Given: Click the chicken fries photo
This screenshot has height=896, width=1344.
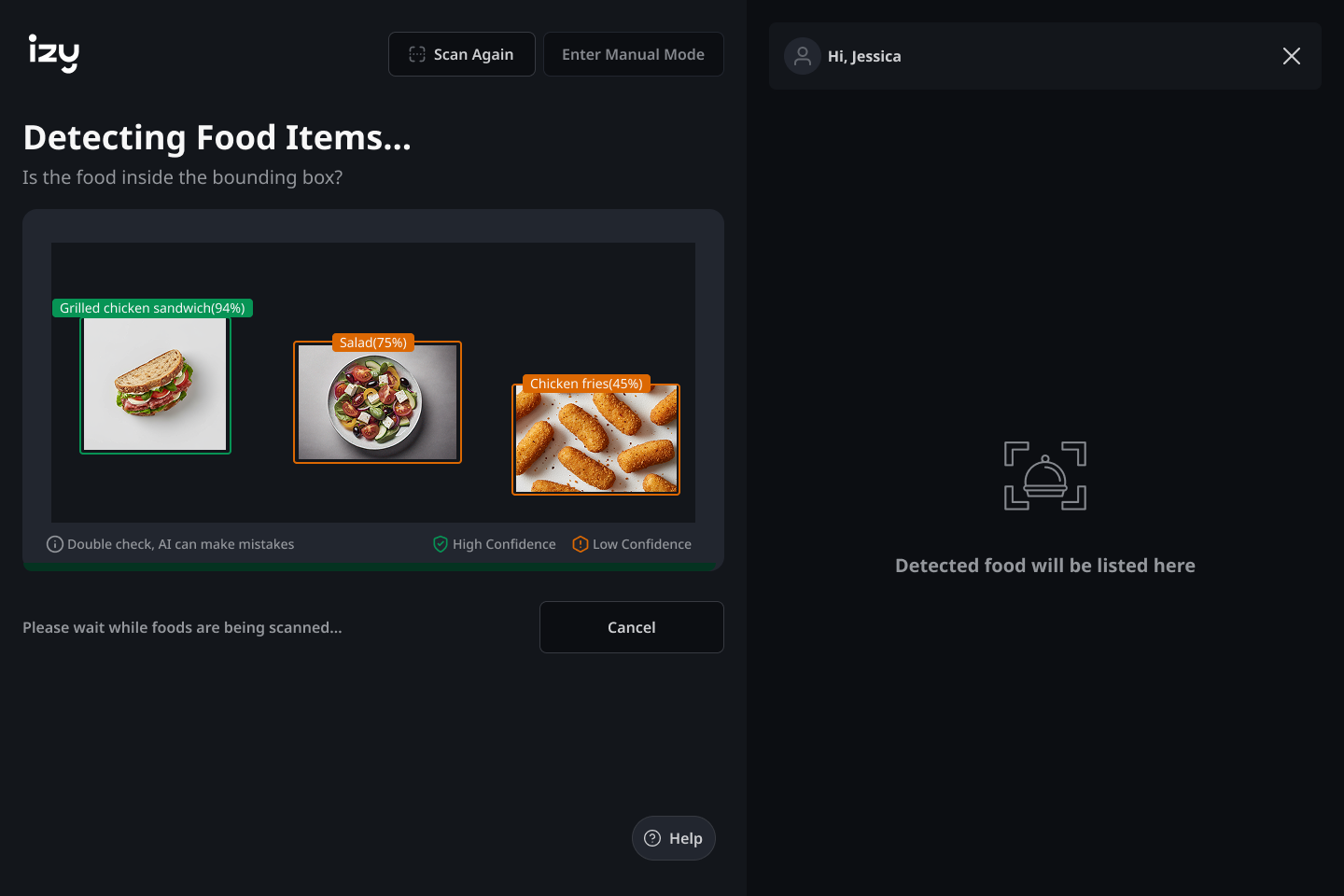Looking at the screenshot, I should pos(595,439).
